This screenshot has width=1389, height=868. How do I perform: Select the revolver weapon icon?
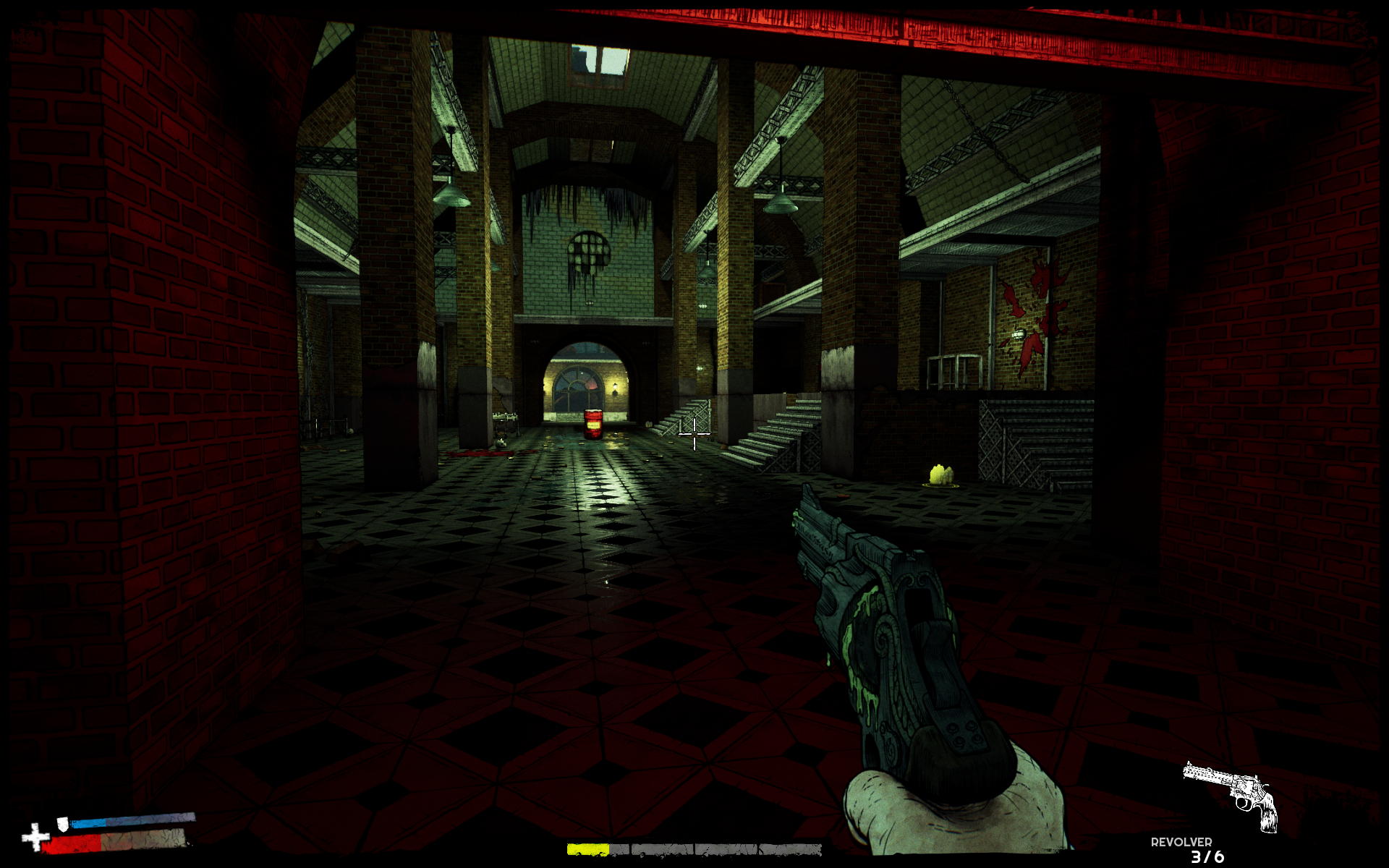tap(1231, 794)
